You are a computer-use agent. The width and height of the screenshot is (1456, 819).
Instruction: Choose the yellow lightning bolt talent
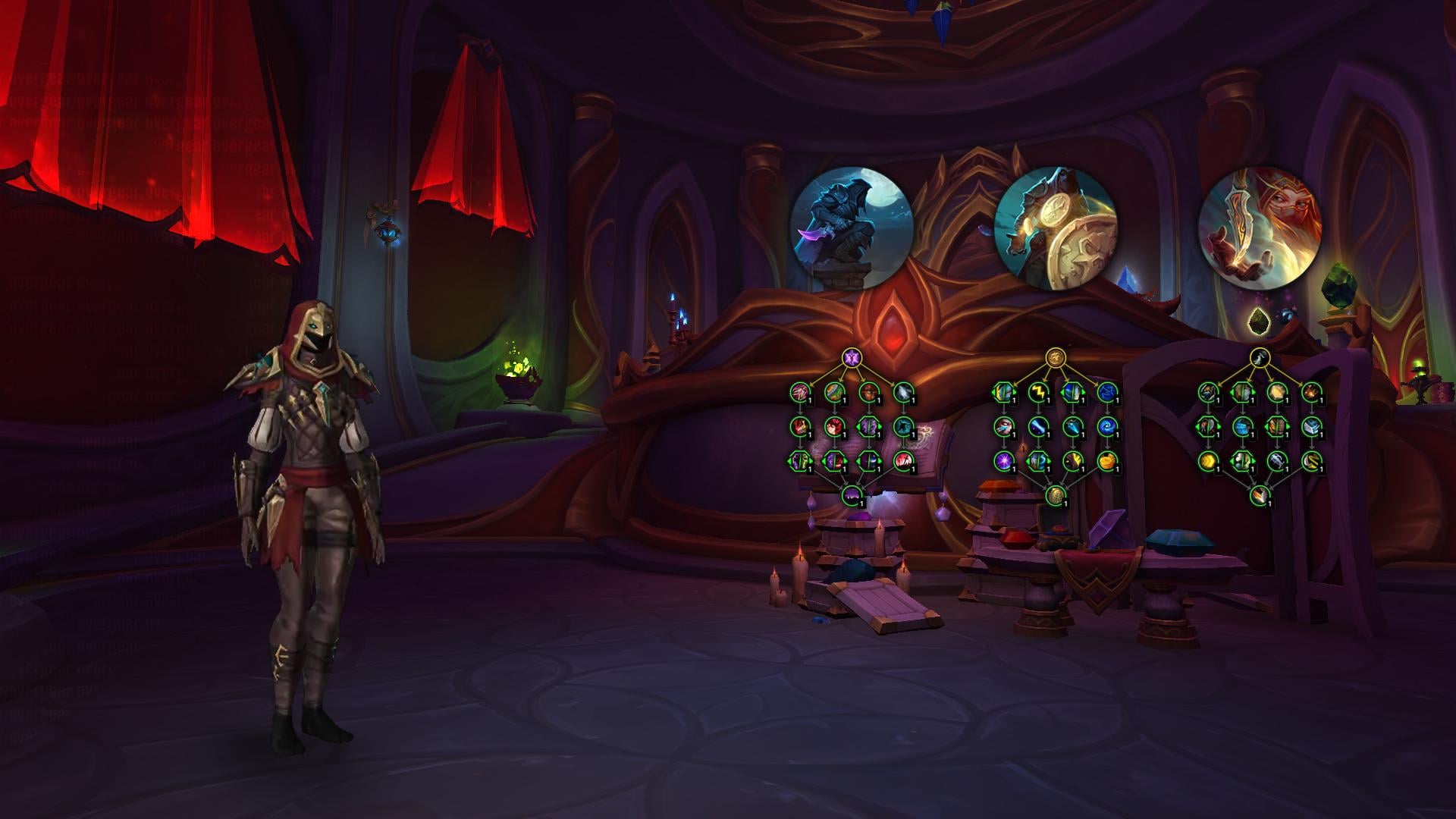point(1038,392)
